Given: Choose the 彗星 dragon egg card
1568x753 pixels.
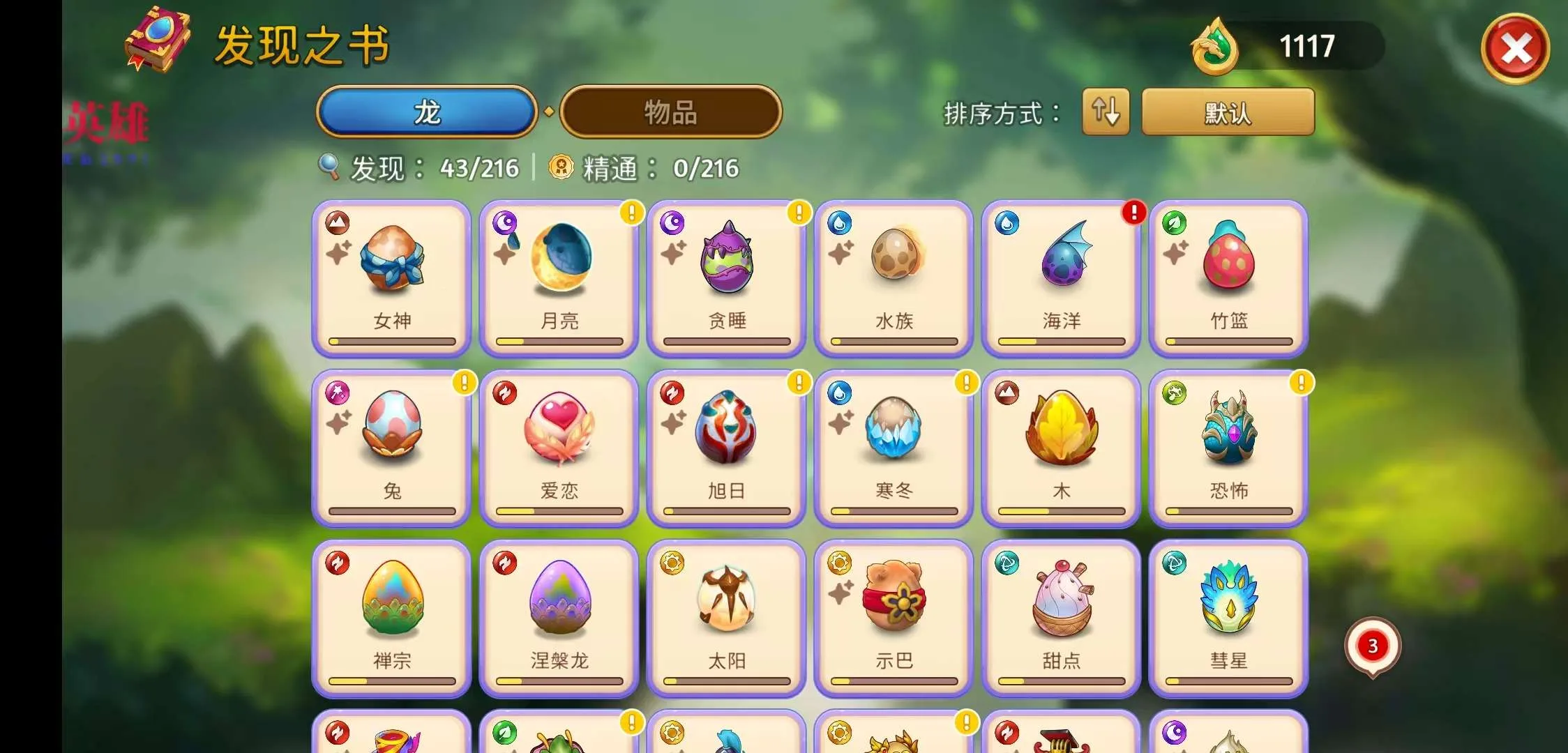Looking at the screenshot, I should [x=1229, y=618].
